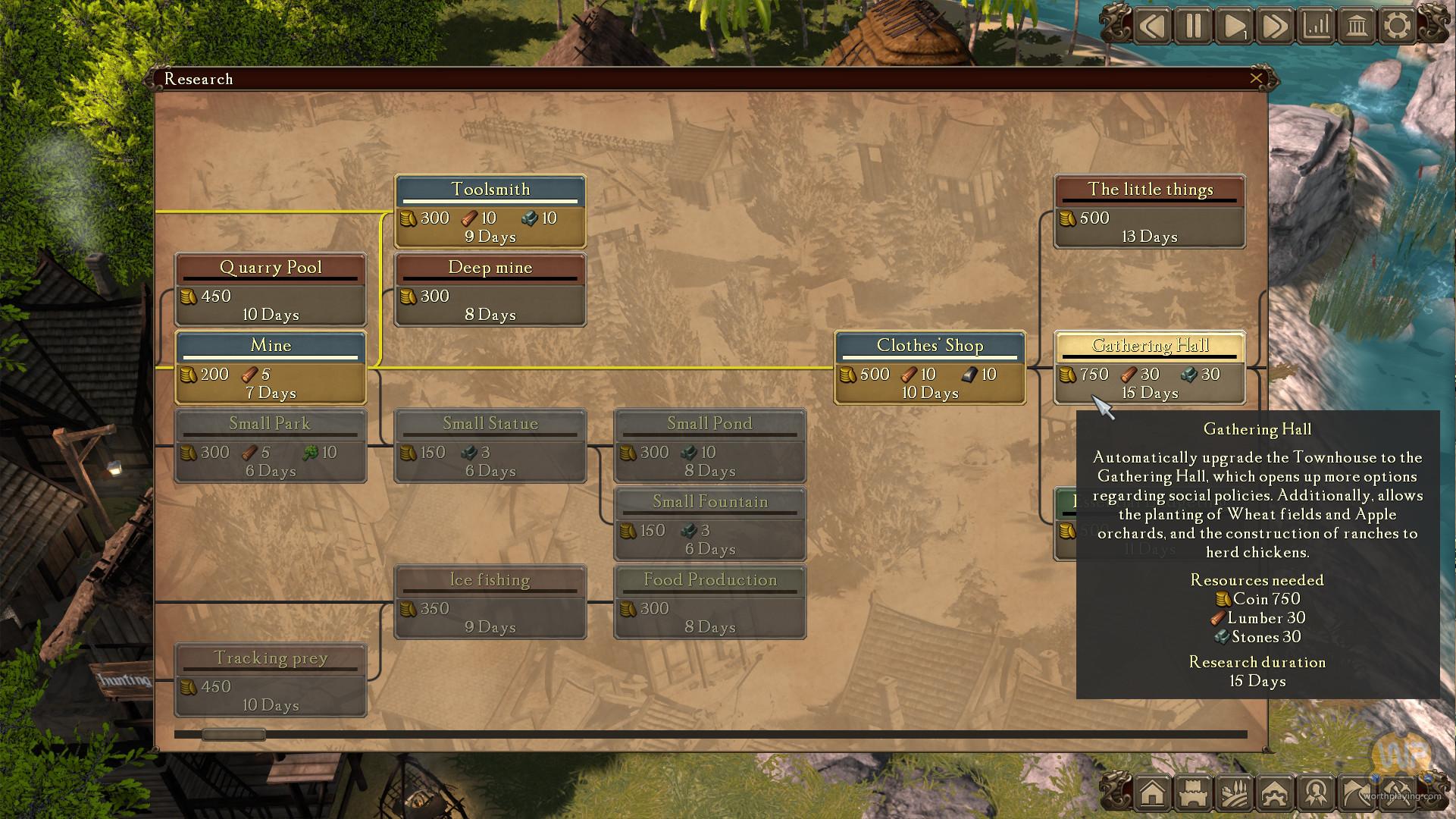Image resolution: width=1456 pixels, height=819 pixels.
Task: Research the Toolsmith technology
Action: tap(490, 212)
